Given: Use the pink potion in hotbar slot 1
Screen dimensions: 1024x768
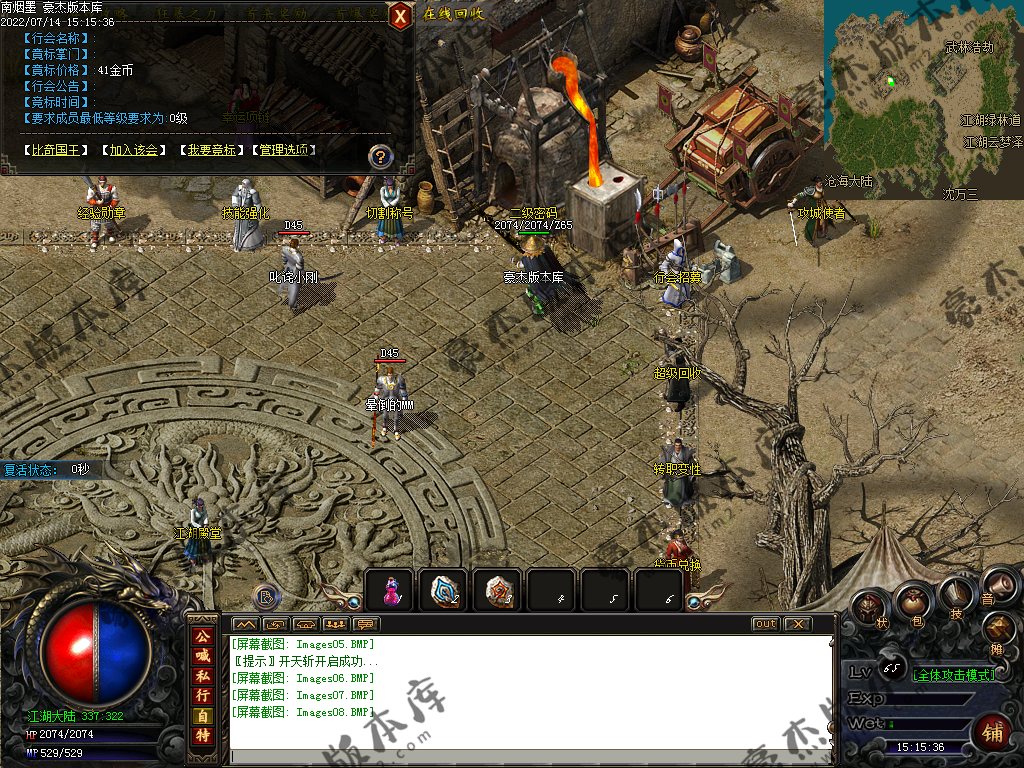Looking at the screenshot, I should point(391,591).
